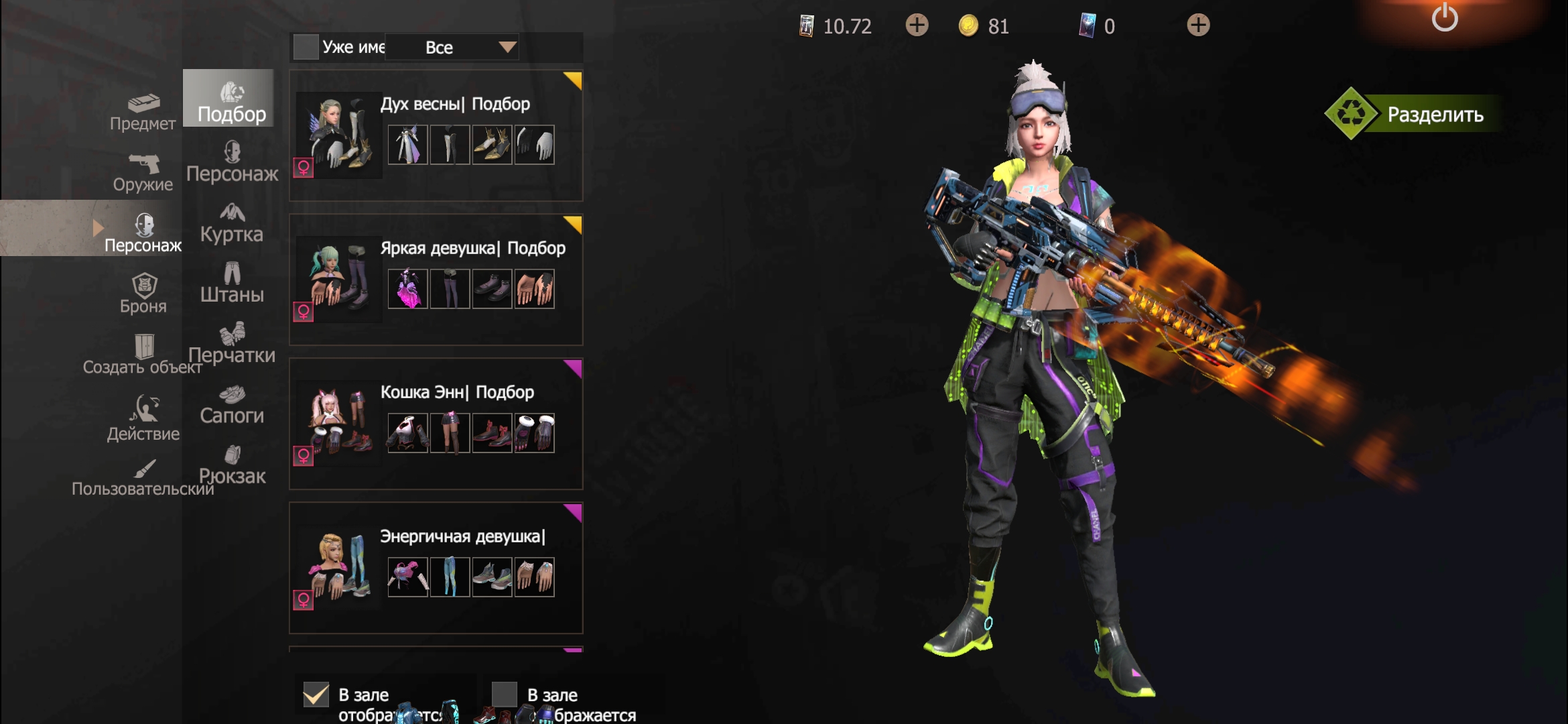Pick the Кошка Энн outfit set
Screen dimensions: 1568x724
click(x=436, y=424)
